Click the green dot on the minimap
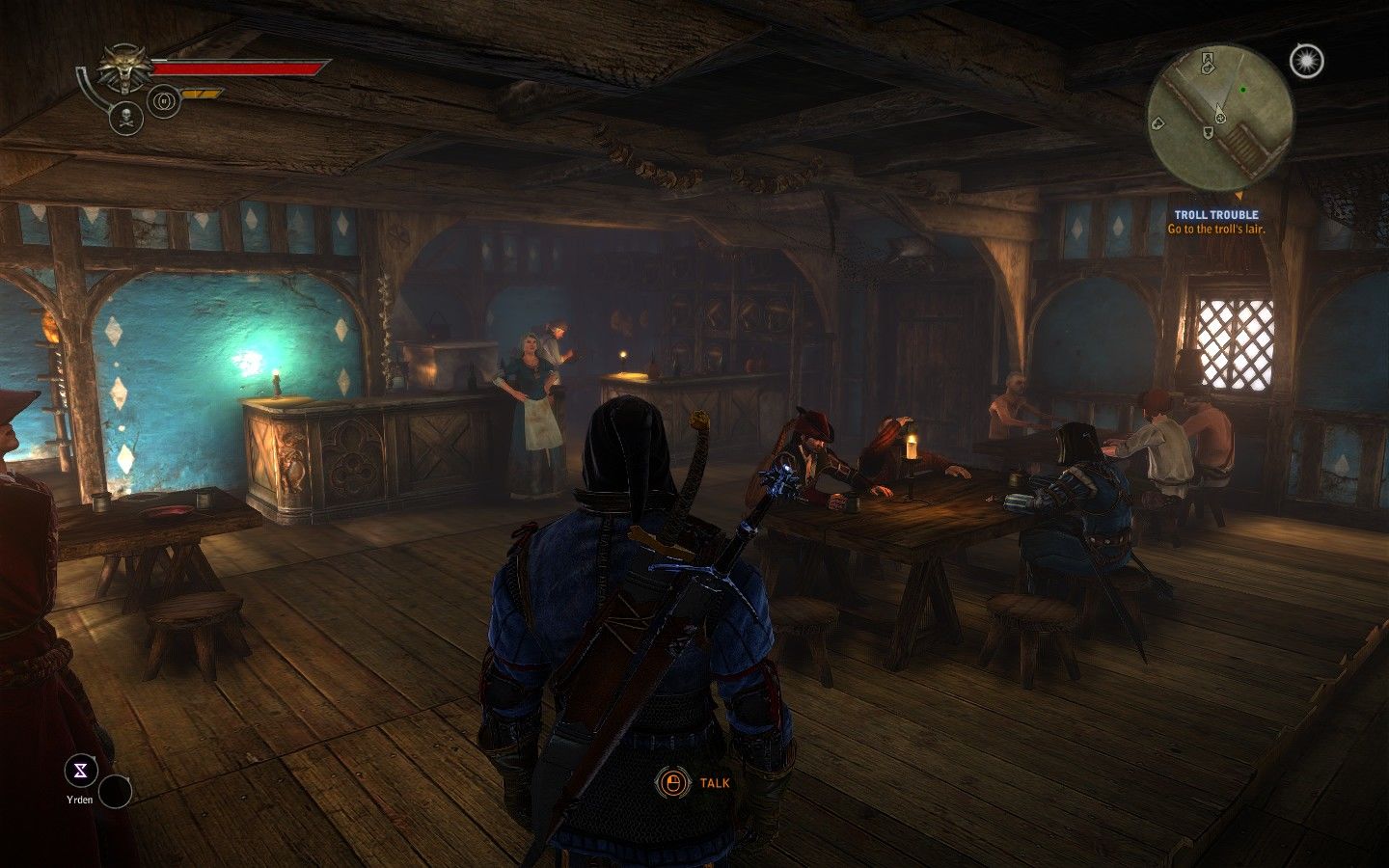 1243,90
